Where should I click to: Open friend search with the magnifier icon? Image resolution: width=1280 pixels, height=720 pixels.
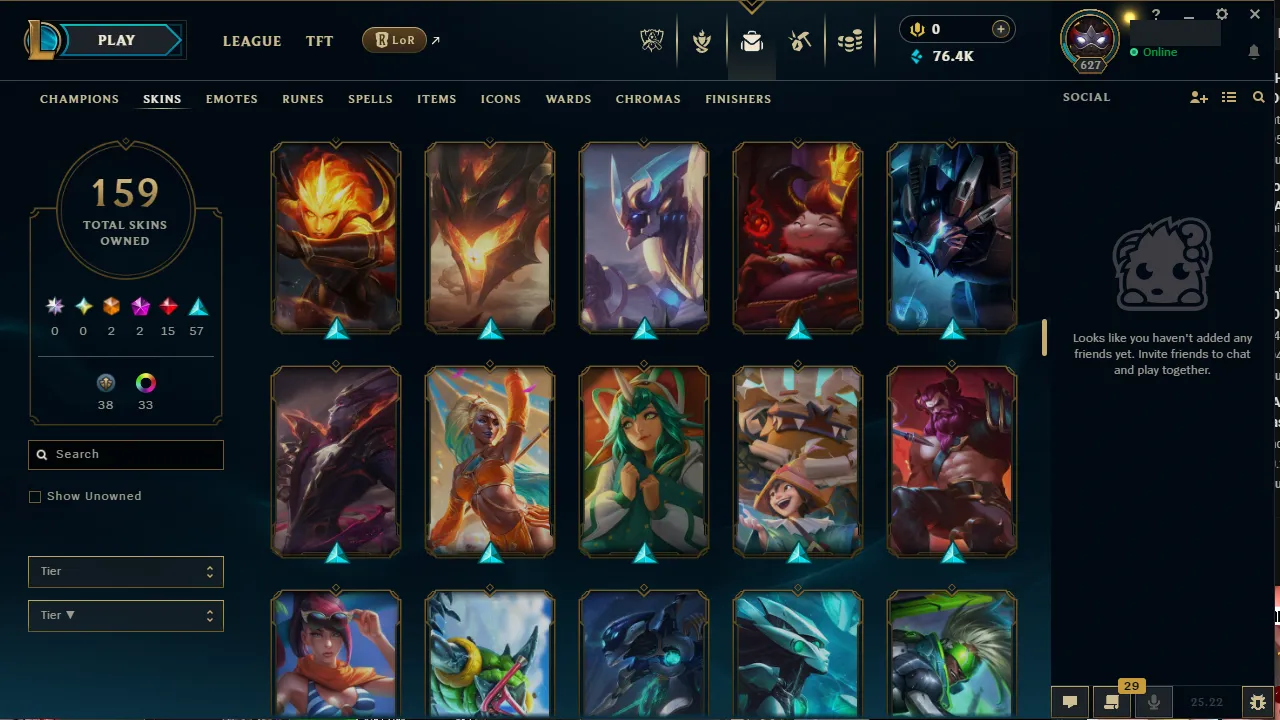(1258, 97)
